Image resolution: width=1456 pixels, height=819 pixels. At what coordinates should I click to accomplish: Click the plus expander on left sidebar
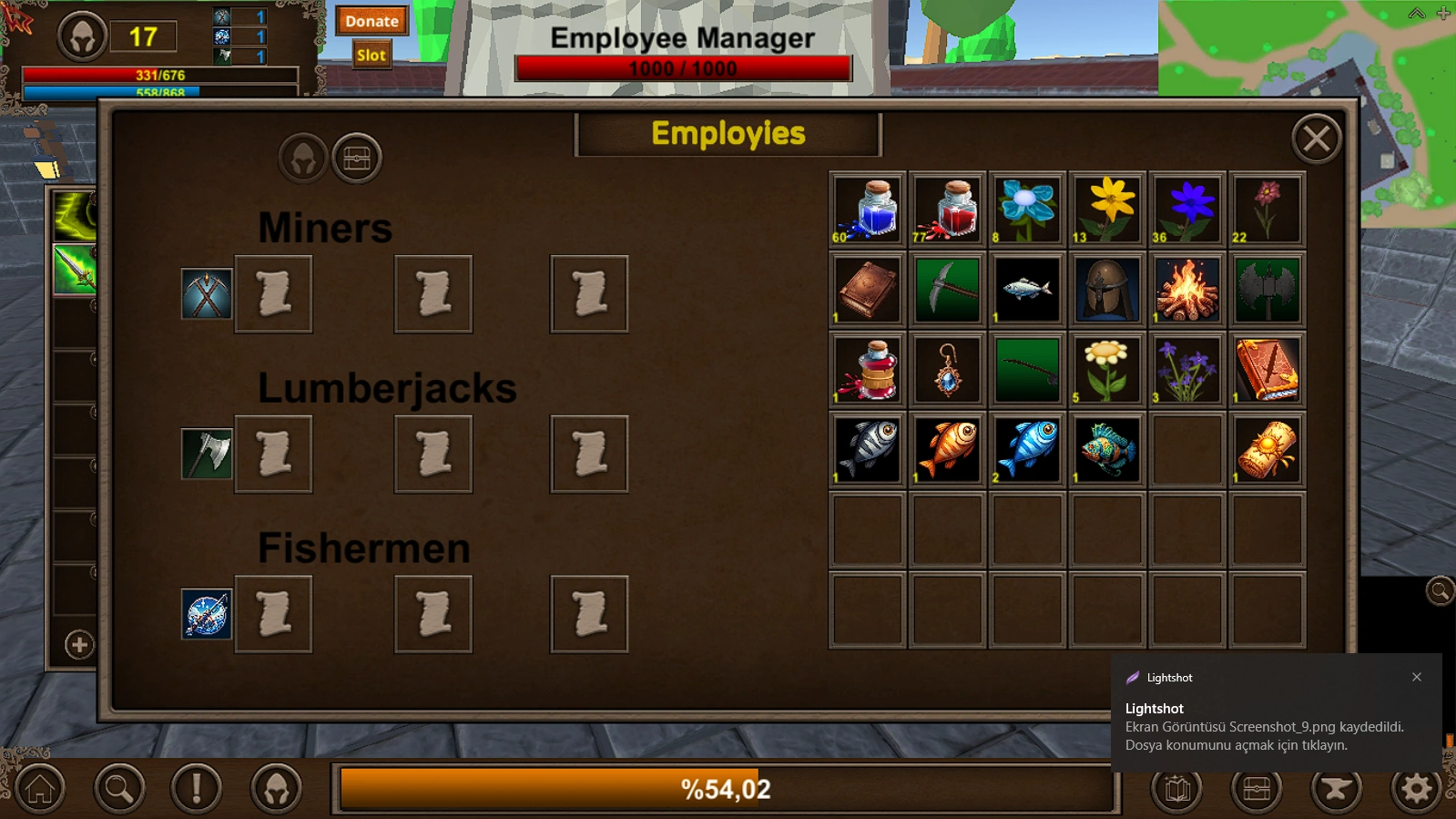pos(78,646)
